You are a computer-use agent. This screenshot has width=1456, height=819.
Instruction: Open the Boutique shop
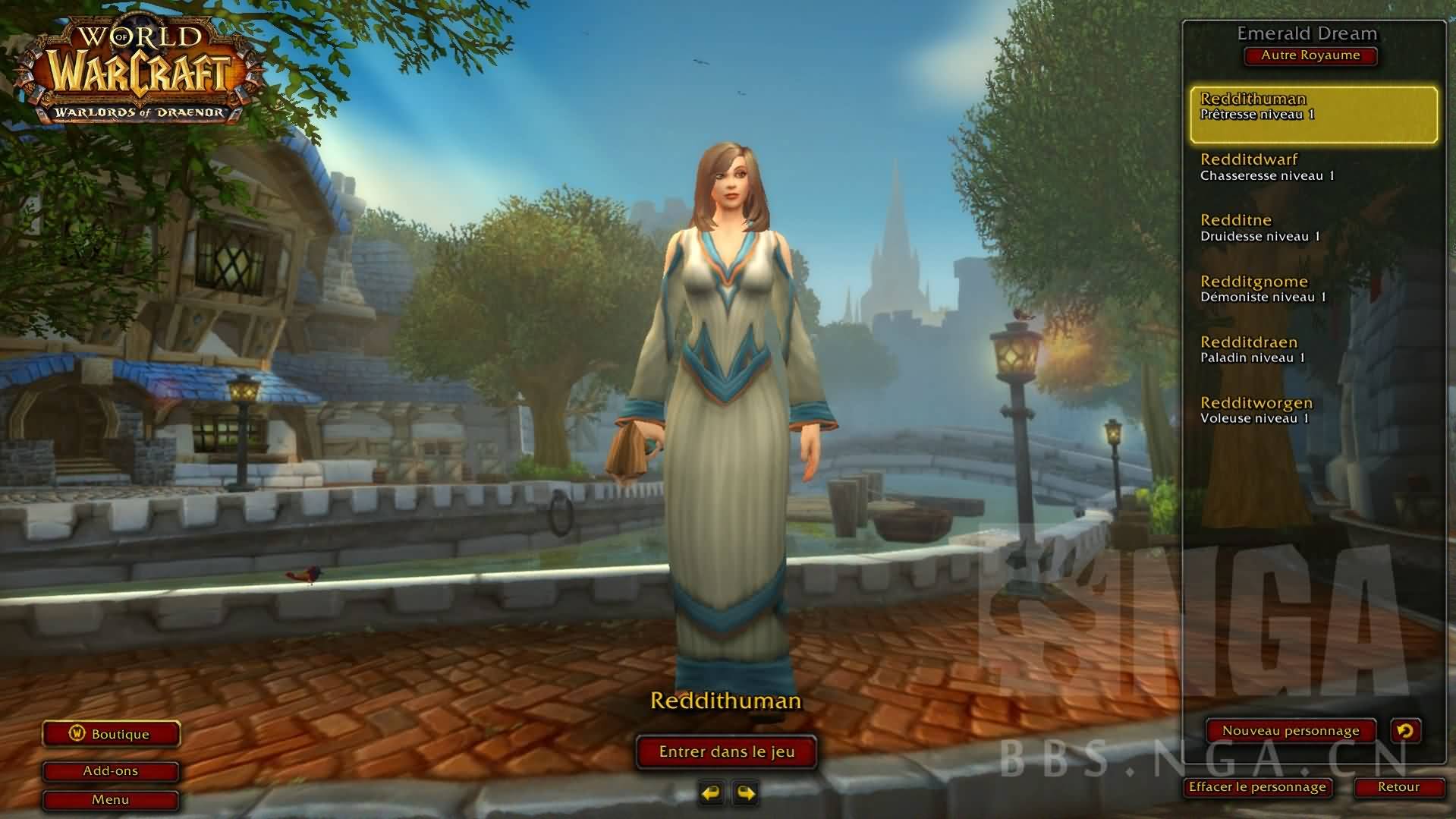(111, 734)
